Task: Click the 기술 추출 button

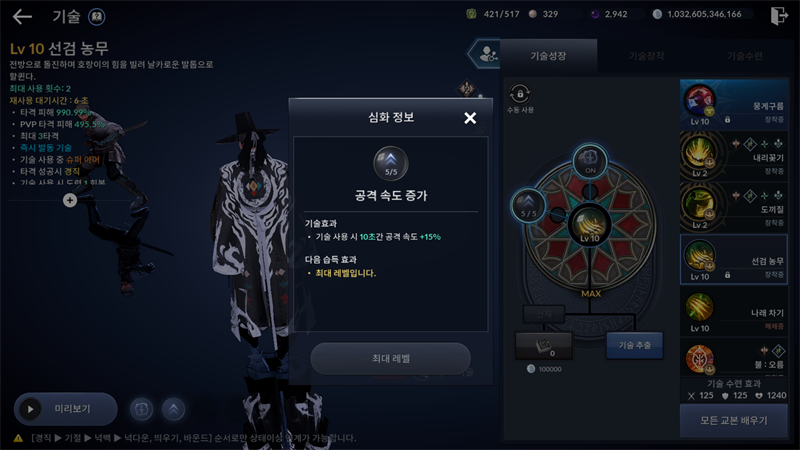Action: click(x=634, y=345)
